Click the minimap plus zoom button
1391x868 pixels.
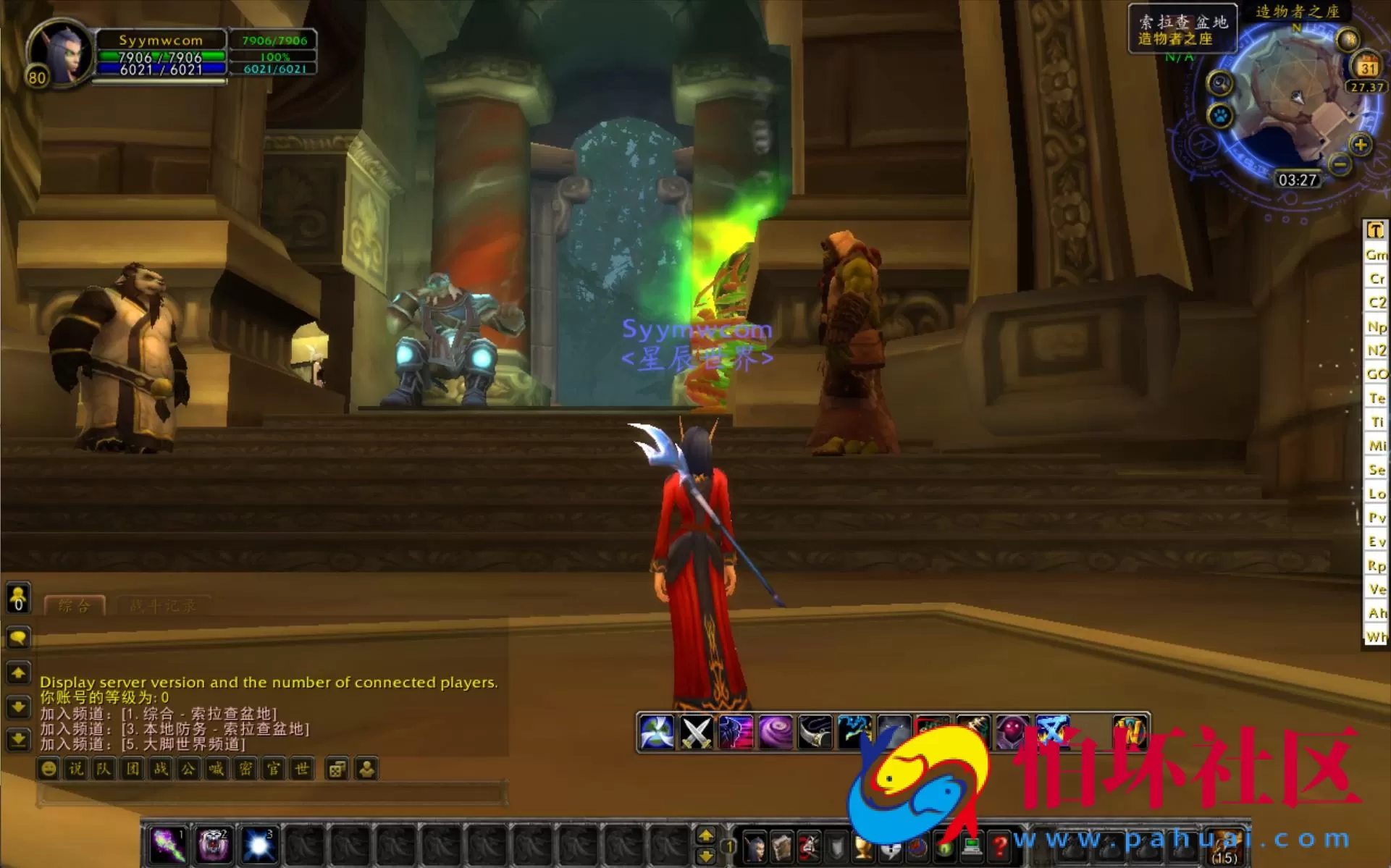(x=1360, y=145)
